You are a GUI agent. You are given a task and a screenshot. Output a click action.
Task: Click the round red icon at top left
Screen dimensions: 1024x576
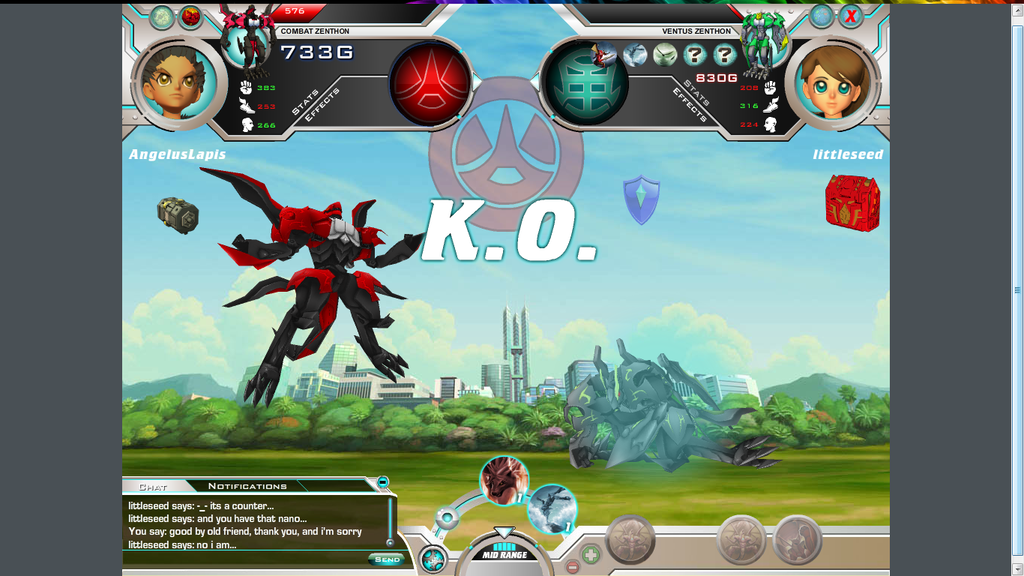point(190,17)
